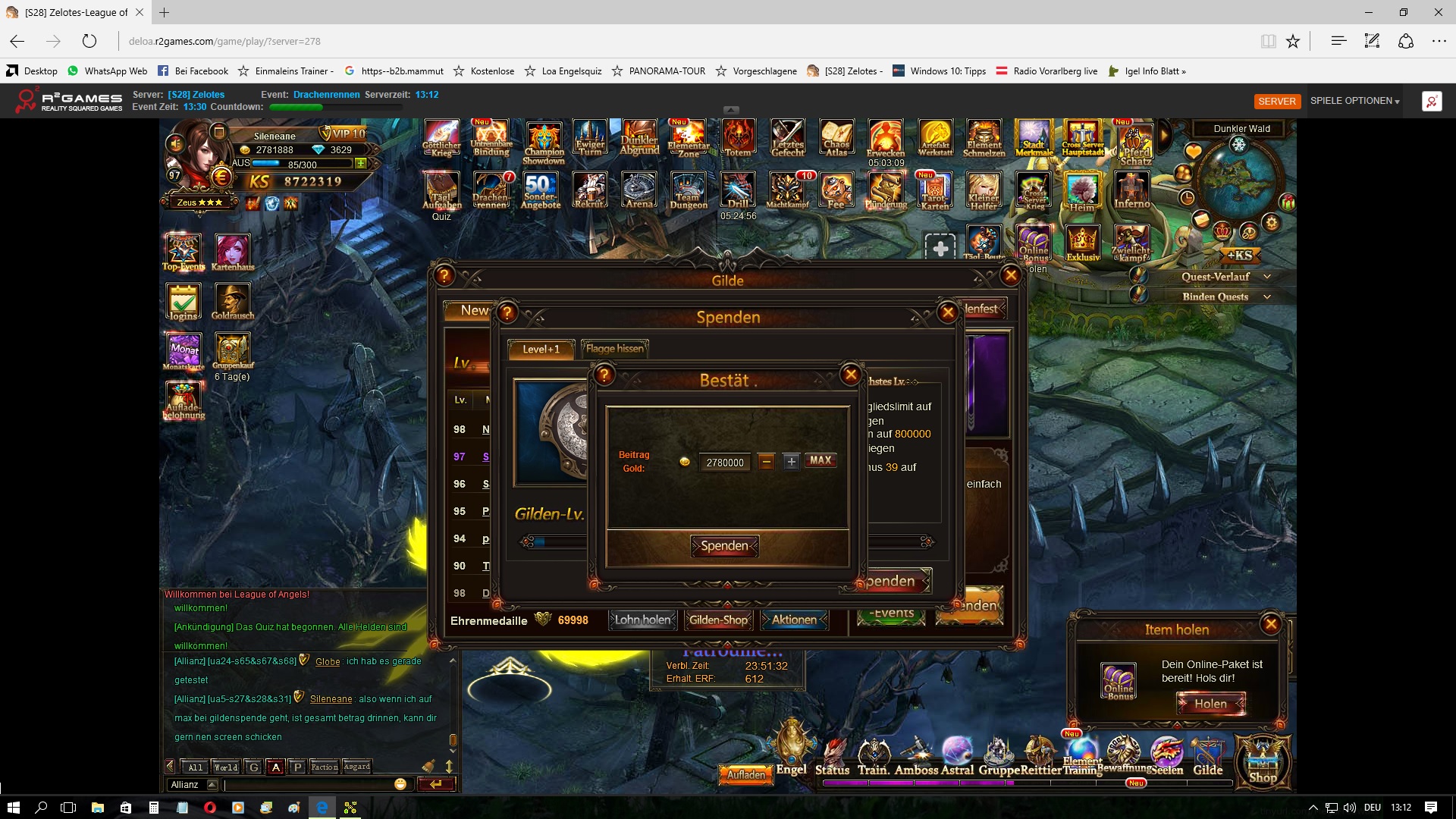This screenshot has height=819, width=1456.
Task: Close the Bestät. confirmation dialog
Action: (x=851, y=374)
